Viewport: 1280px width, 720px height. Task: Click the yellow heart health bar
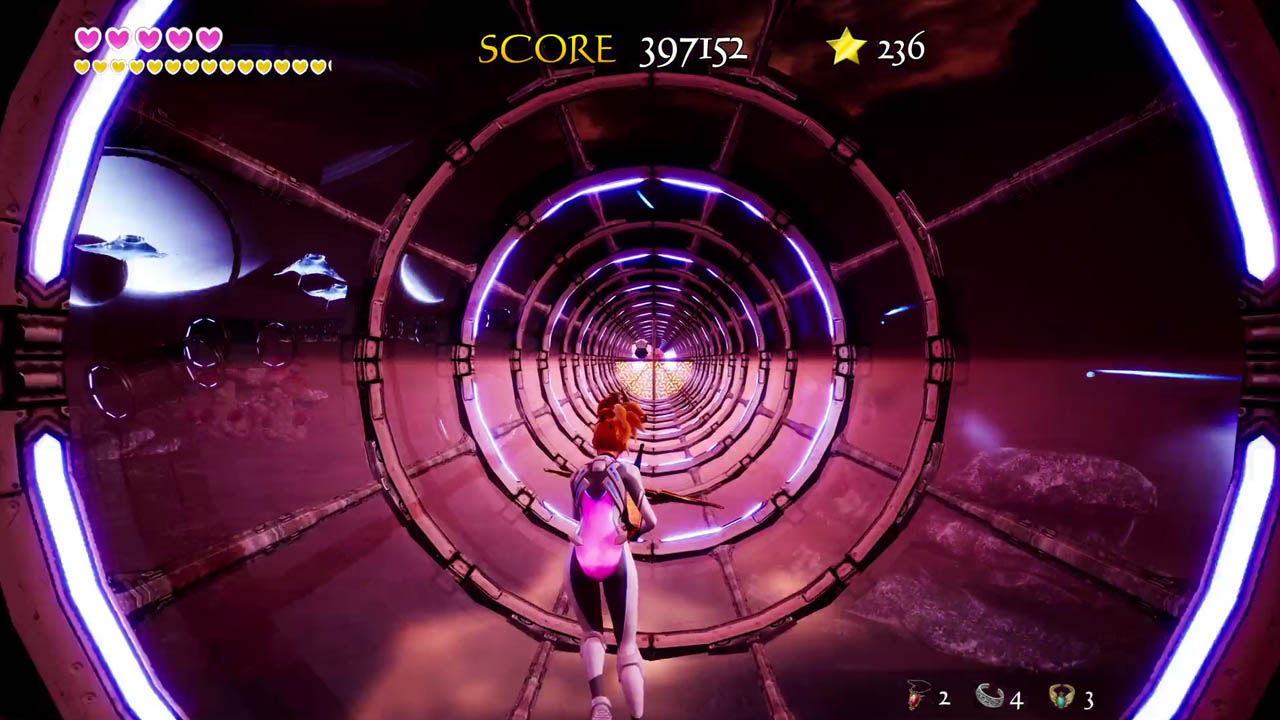point(200,65)
